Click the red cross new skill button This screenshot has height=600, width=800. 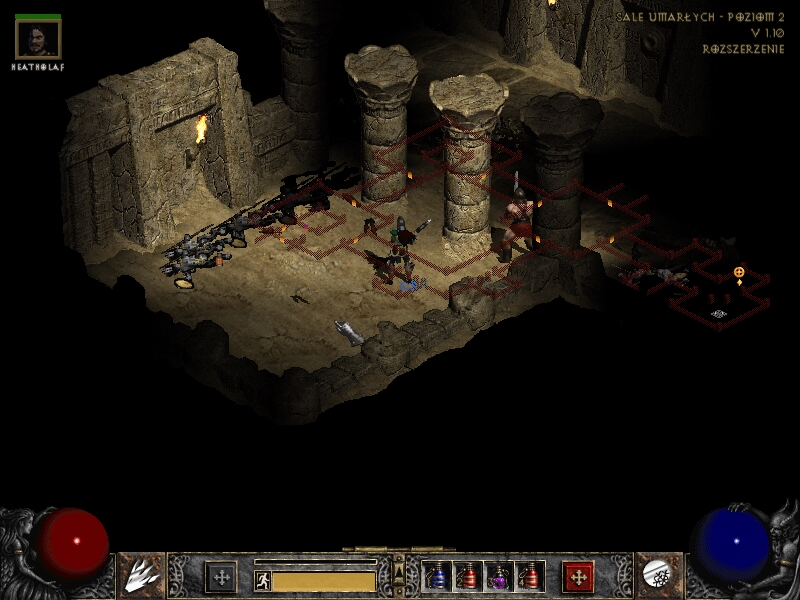tap(578, 577)
